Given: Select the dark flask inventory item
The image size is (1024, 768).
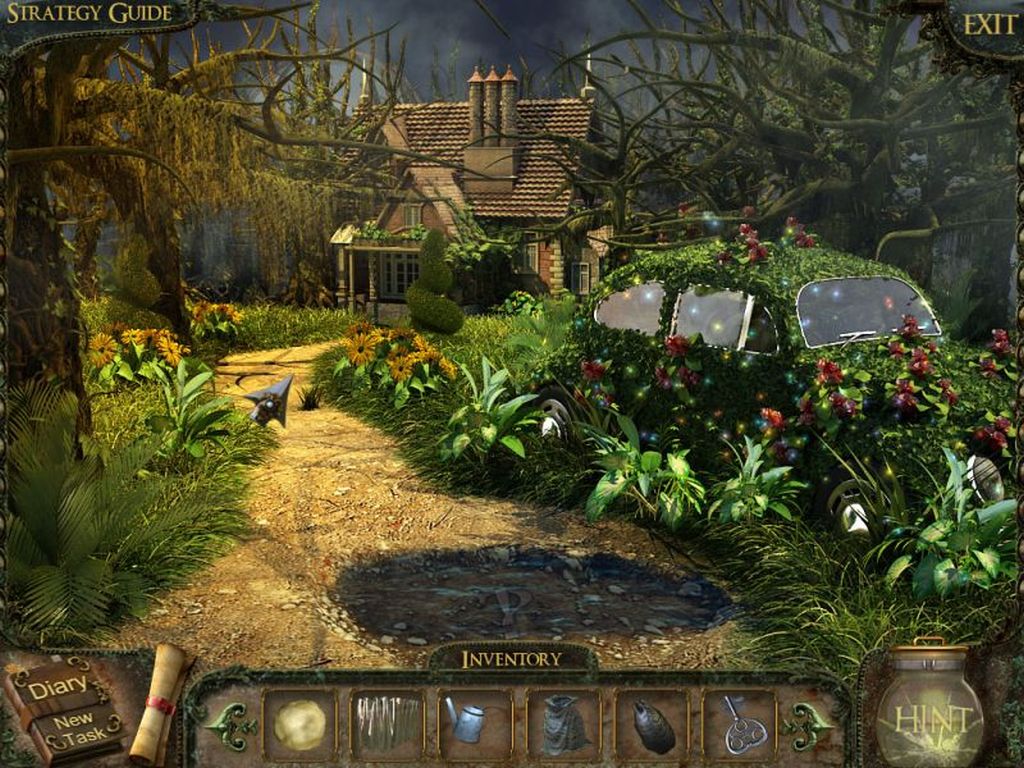Looking at the screenshot, I should 651,724.
